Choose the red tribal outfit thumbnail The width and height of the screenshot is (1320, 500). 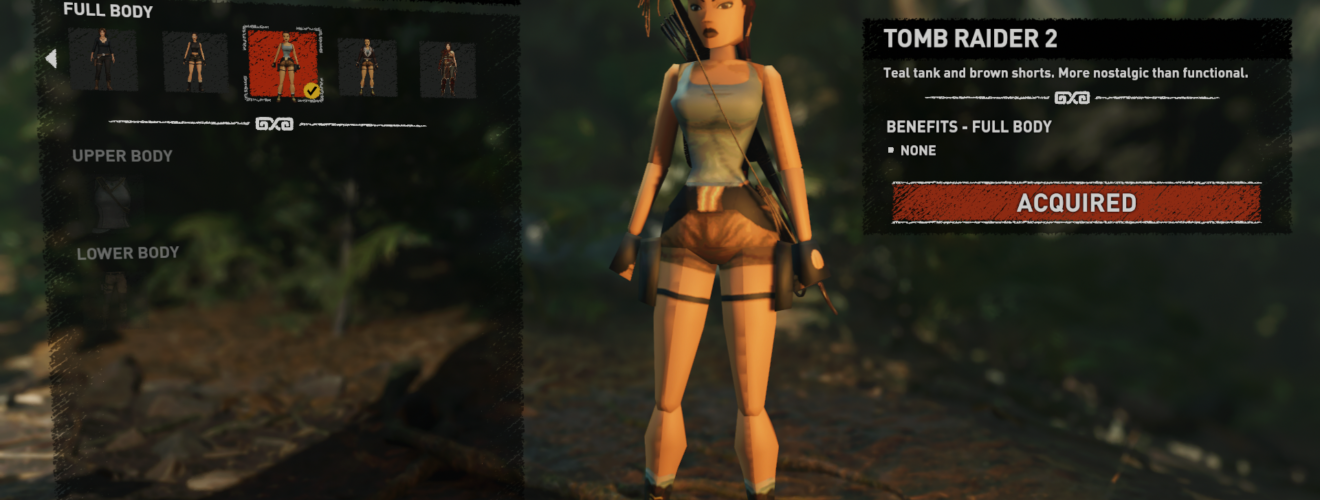pyautogui.click(x=447, y=69)
